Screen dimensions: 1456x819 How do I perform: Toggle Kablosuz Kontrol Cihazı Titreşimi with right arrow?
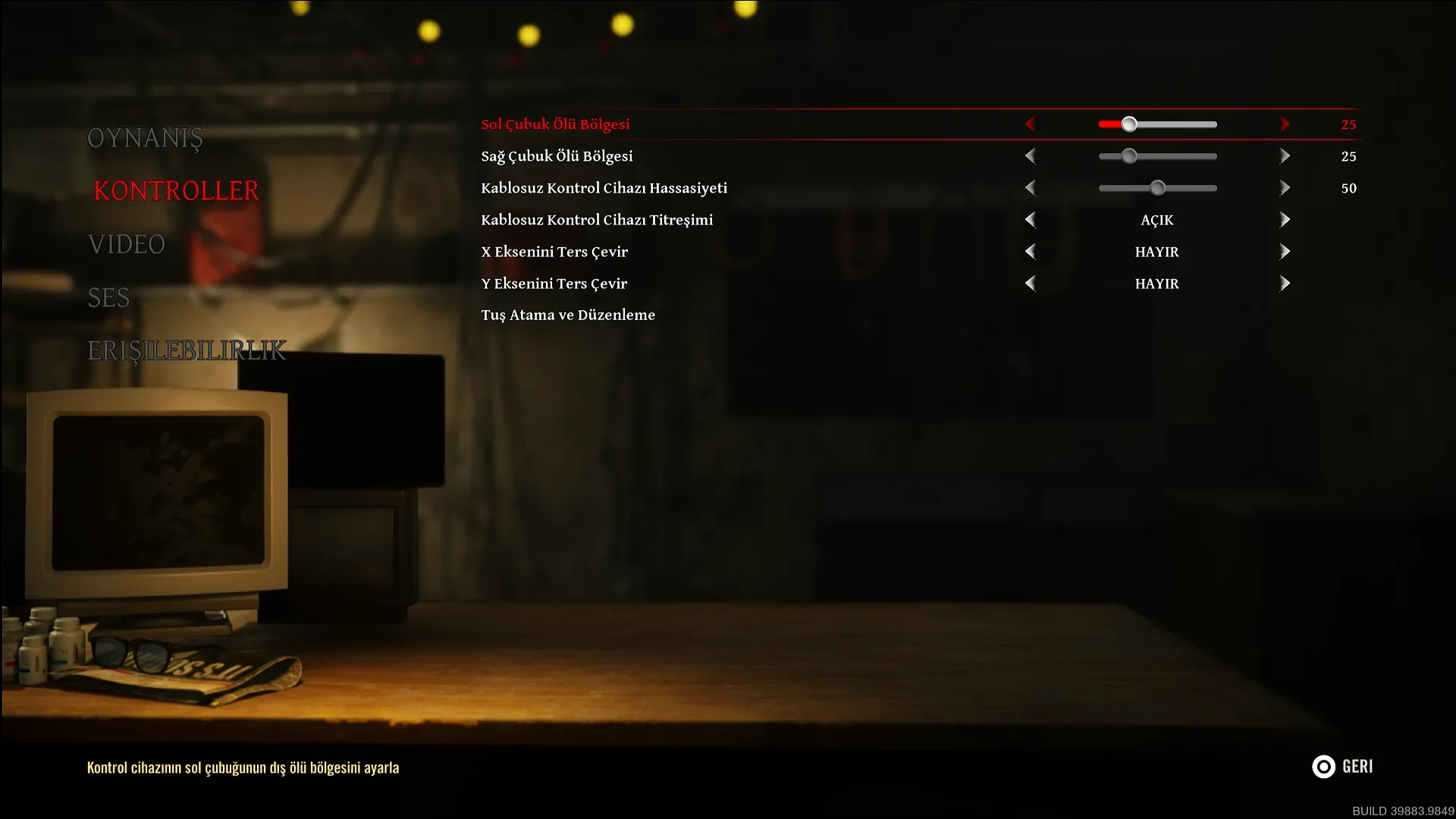click(1285, 220)
